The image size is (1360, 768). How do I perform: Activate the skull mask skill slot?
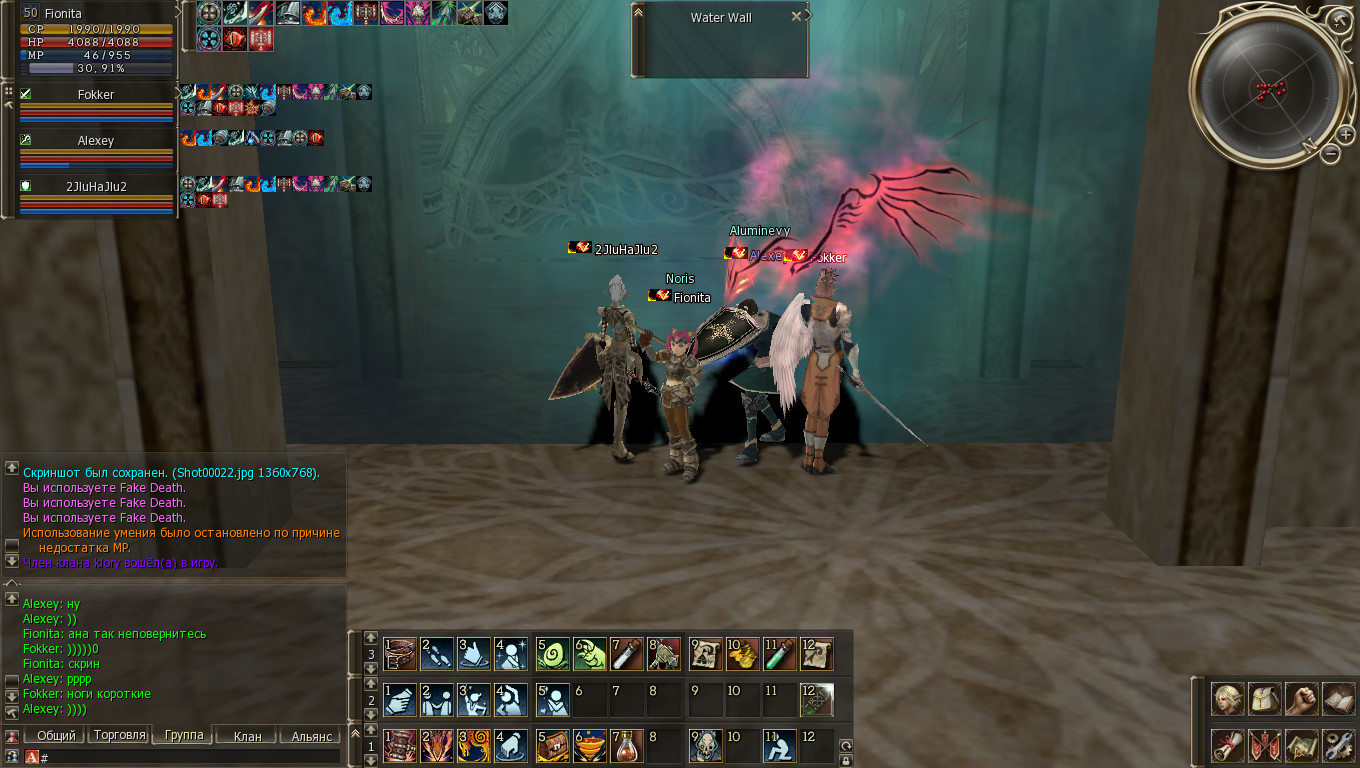click(706, 746)
